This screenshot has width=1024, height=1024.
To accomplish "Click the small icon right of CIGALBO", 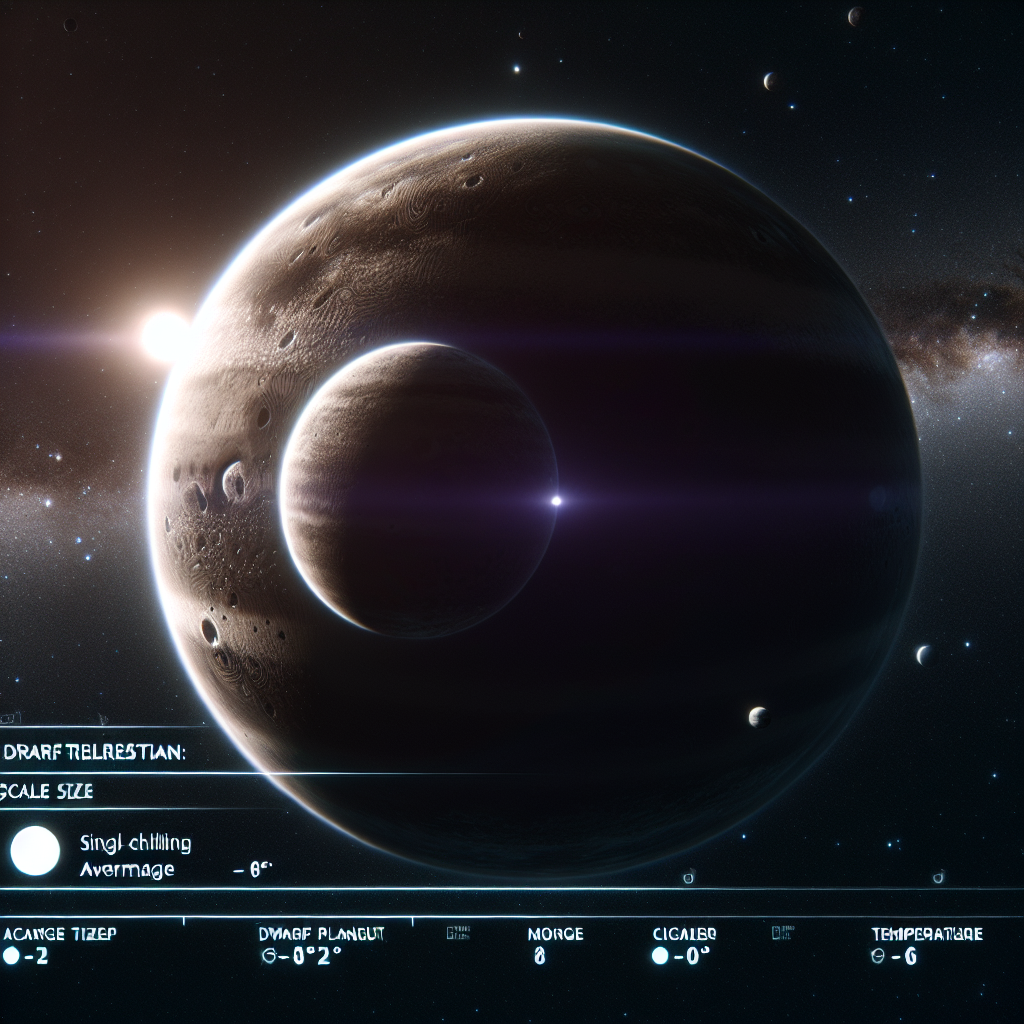I will (x=776, y=933).
